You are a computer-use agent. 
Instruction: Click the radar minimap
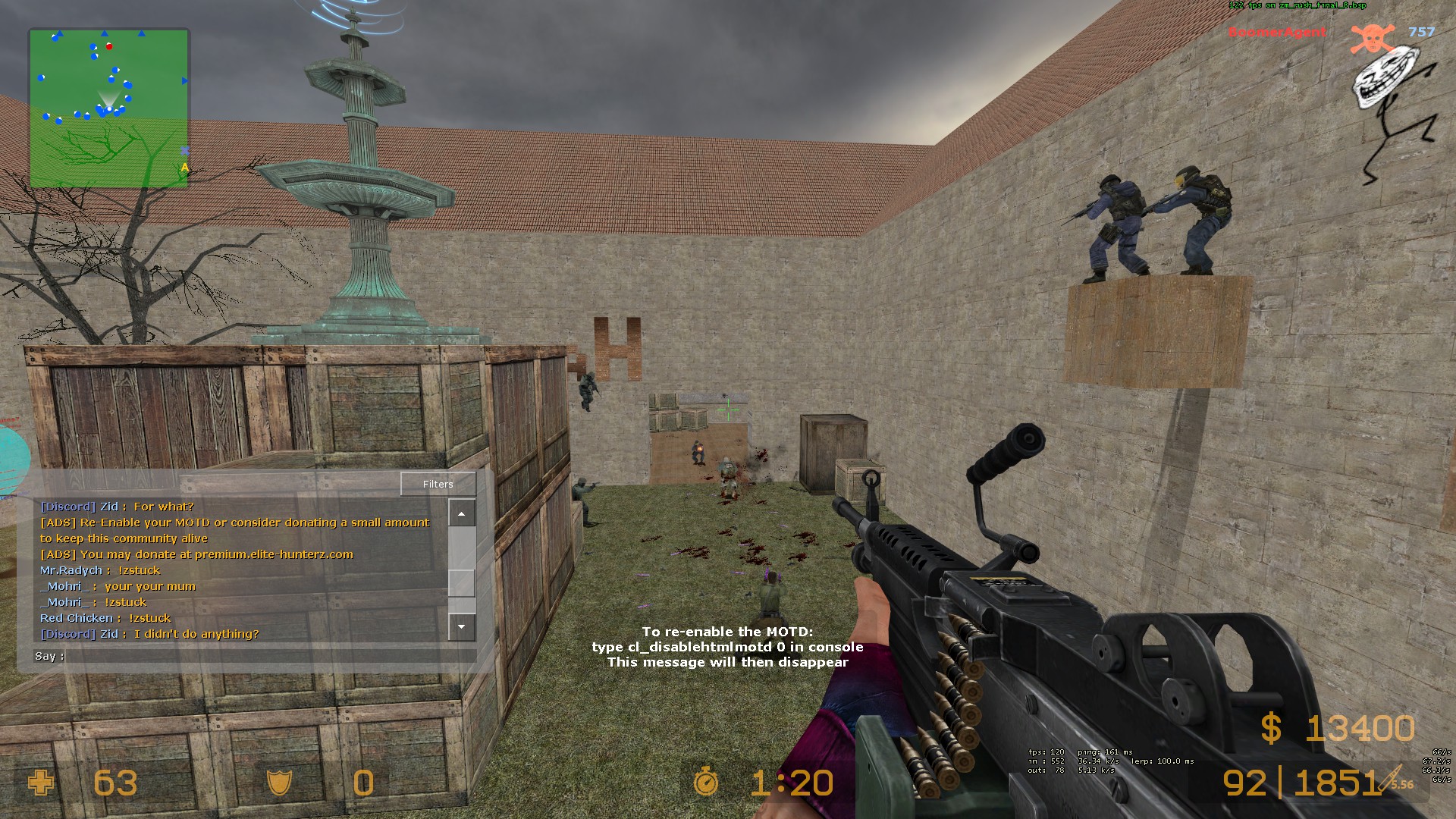(109, 108)
